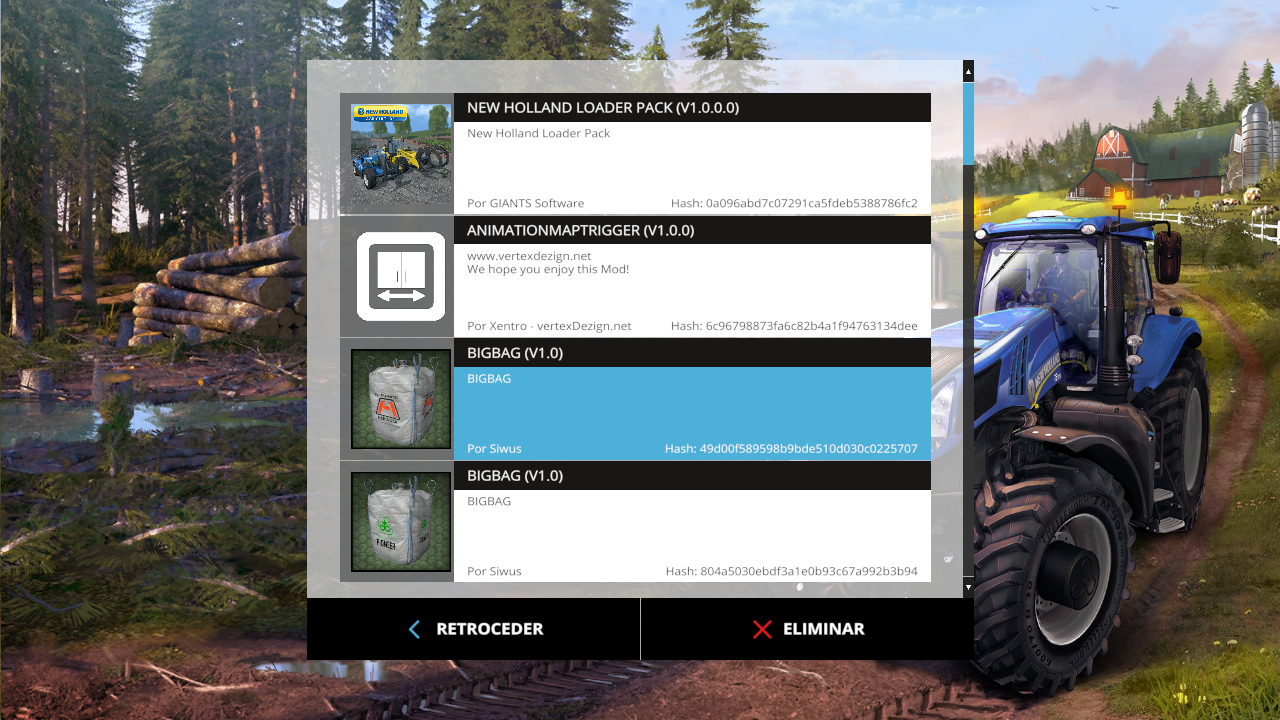Screen dimensions: 1280x720
Task: Click the Por Xentro - vertexDezign.net credit
Action: point(550,325)
